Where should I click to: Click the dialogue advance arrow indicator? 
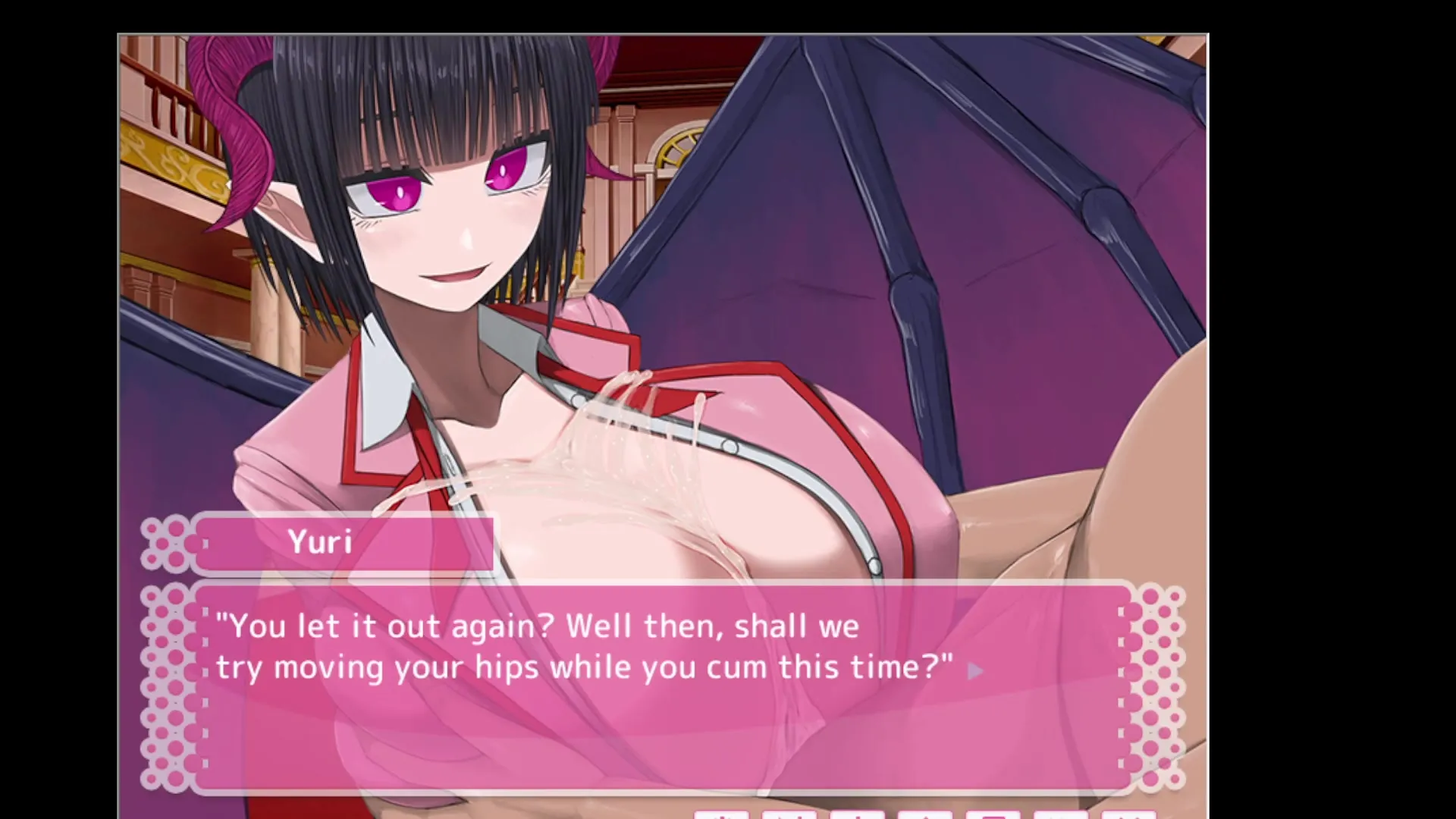coord(976,671)
